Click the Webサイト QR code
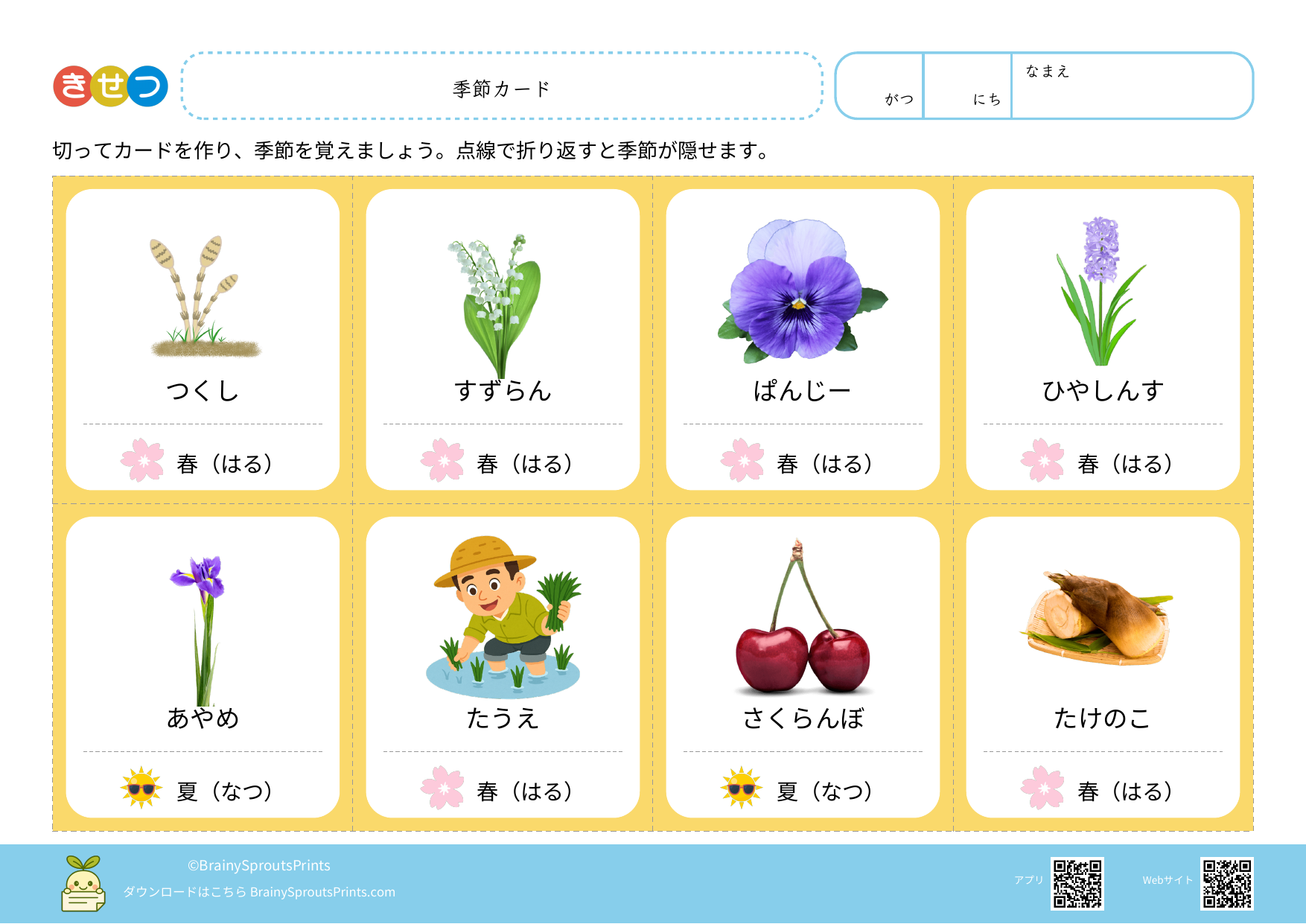The image size is (1306, 924). (x=1226, y=884)
